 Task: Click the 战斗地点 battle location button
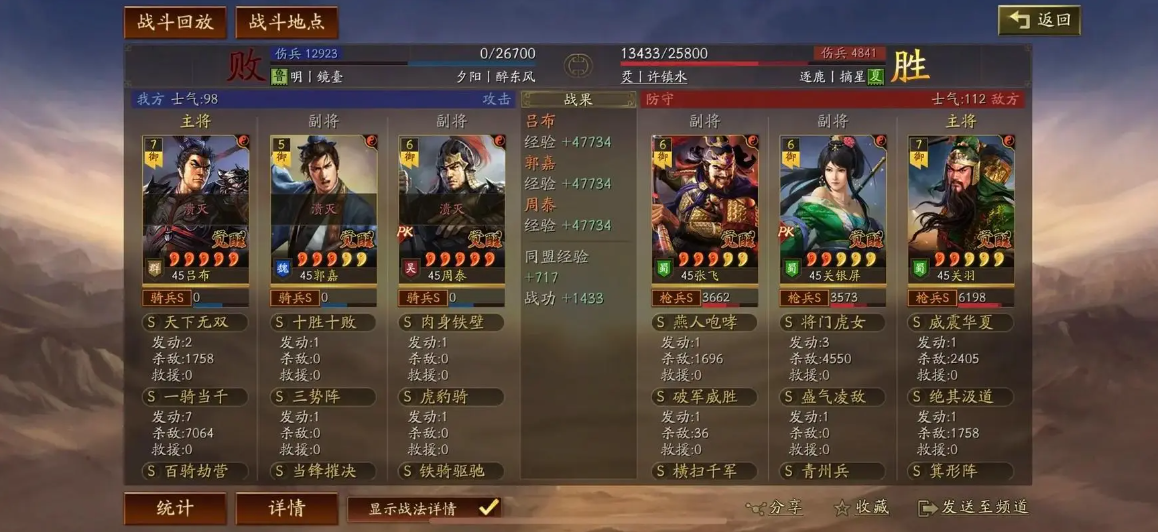coord(287,22)
